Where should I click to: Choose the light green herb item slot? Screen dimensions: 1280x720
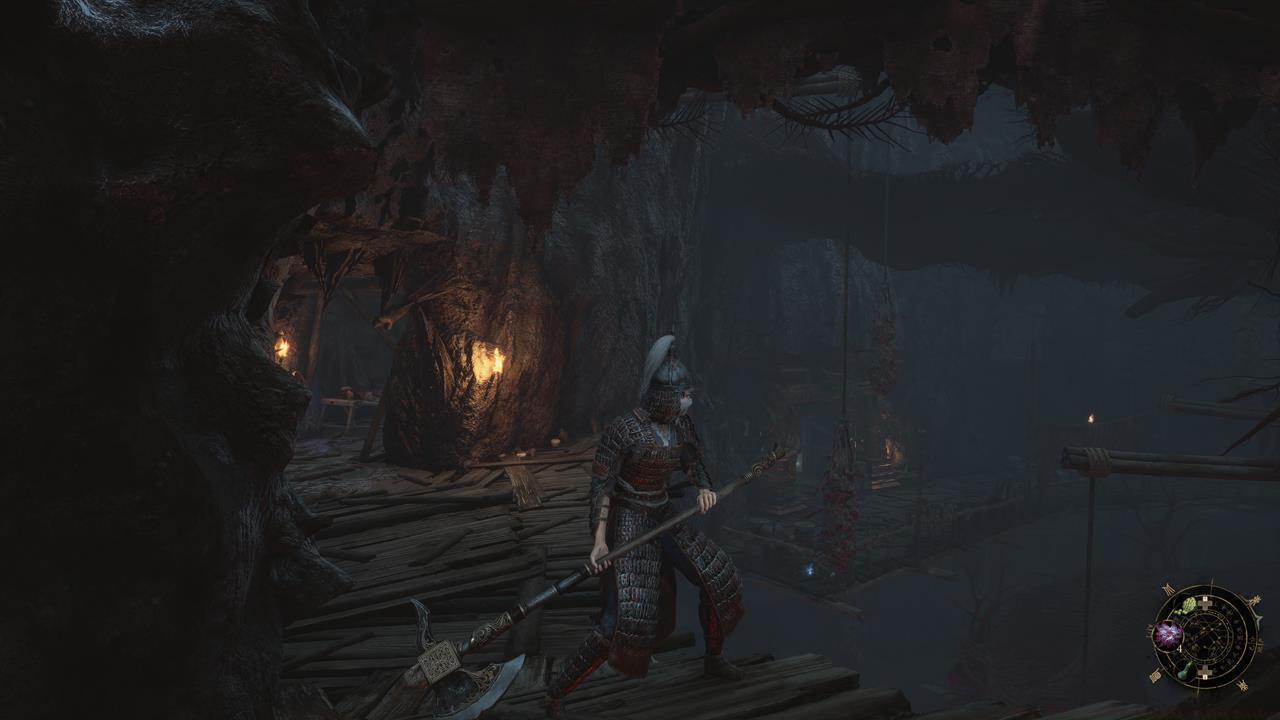[x=1188, y=604]
